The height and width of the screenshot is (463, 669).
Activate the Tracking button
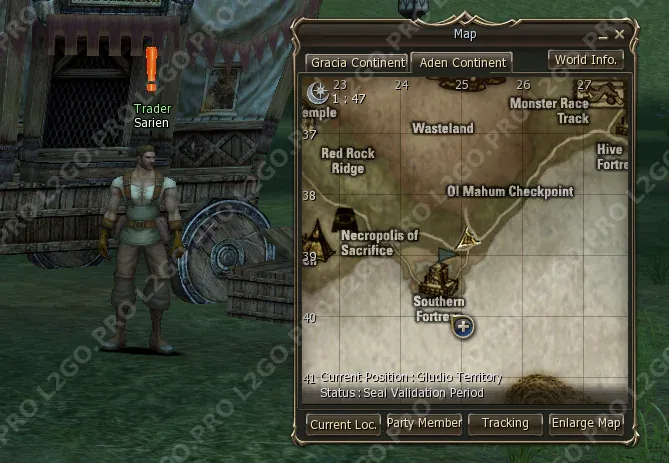pos(505,423)
